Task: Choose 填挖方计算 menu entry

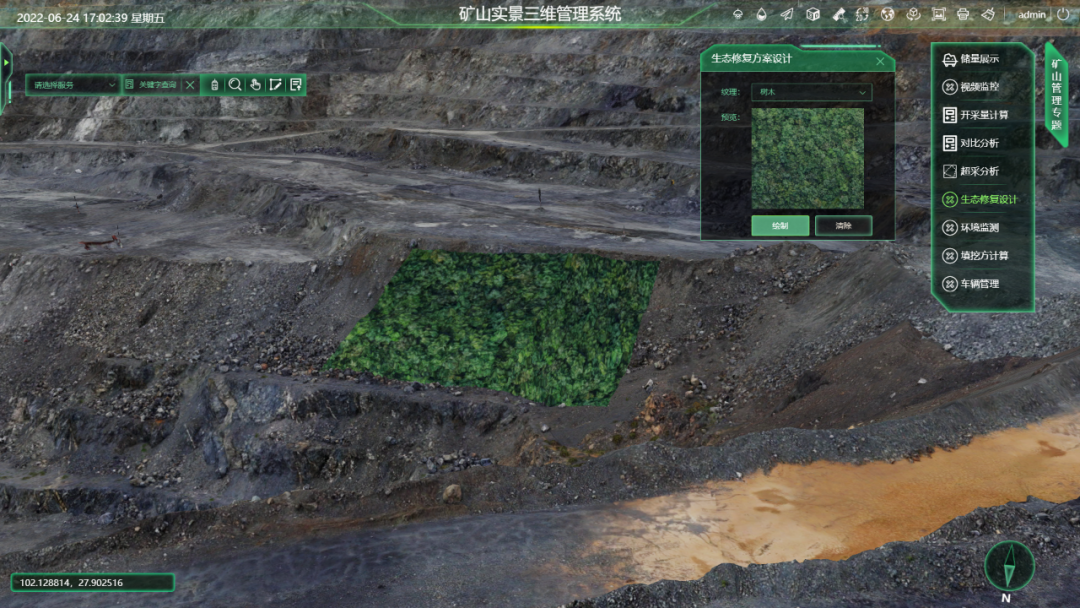Action: (x=982, y=256)
